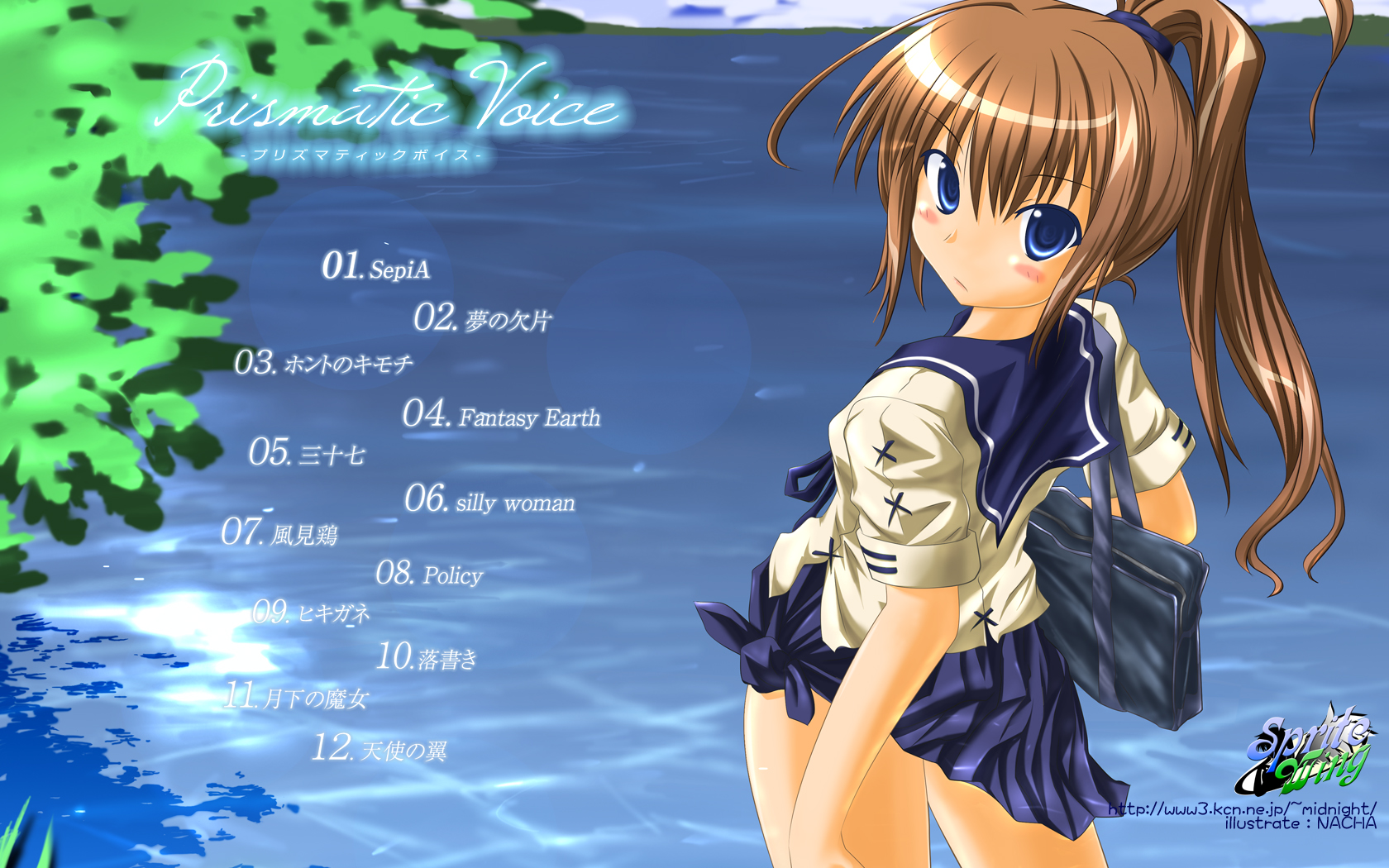Select track 04 Fantasy Earth

501,415
